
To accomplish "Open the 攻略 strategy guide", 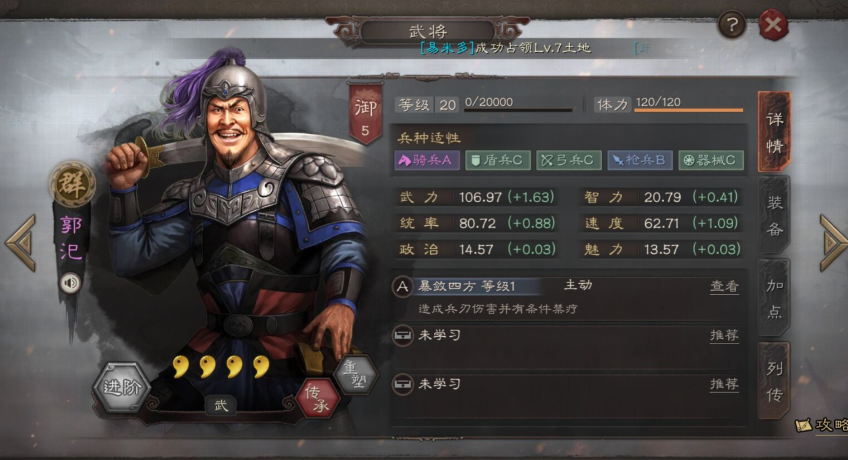I will [x=822, y=426].
